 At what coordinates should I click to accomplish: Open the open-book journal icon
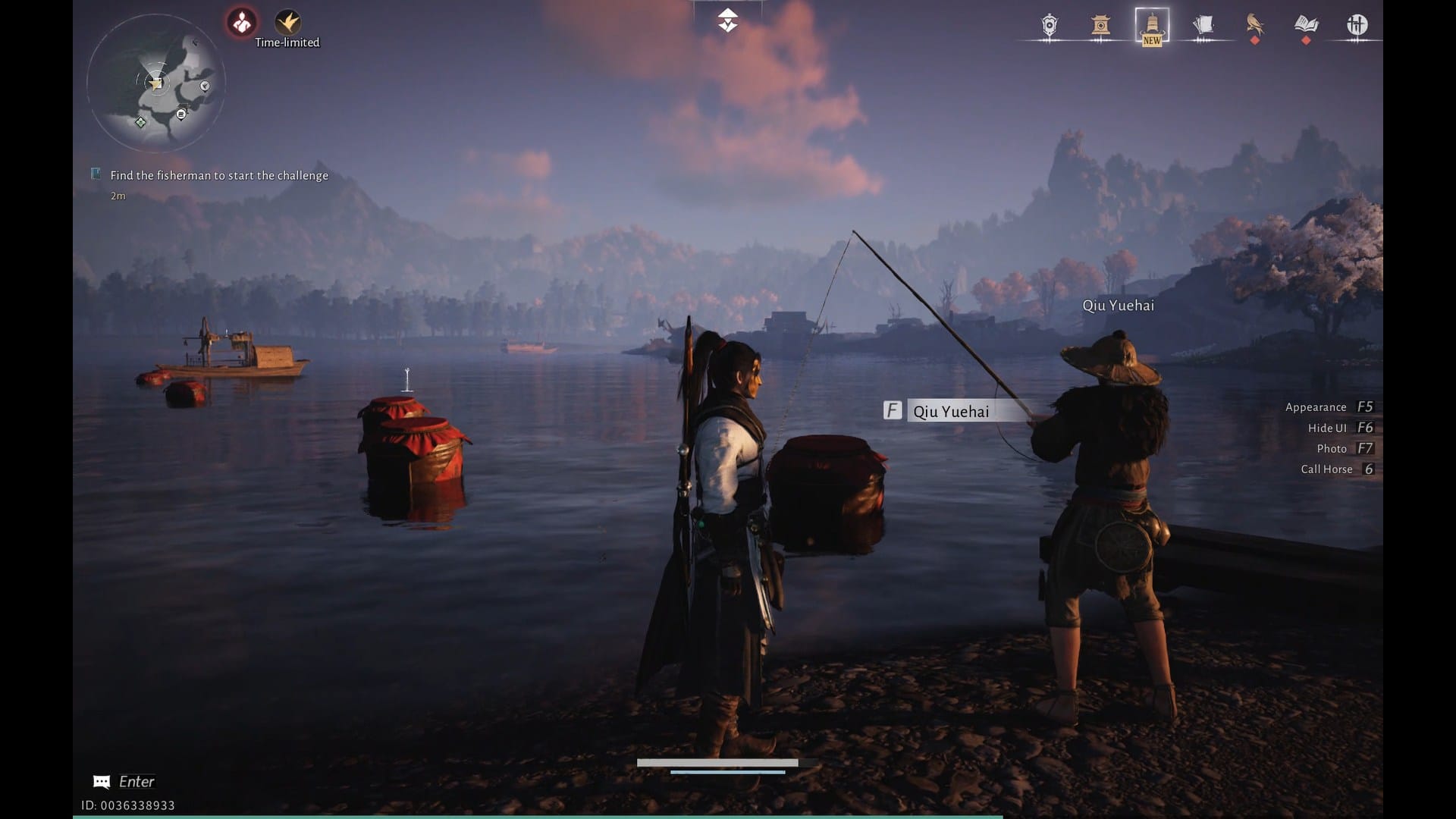1306,26
